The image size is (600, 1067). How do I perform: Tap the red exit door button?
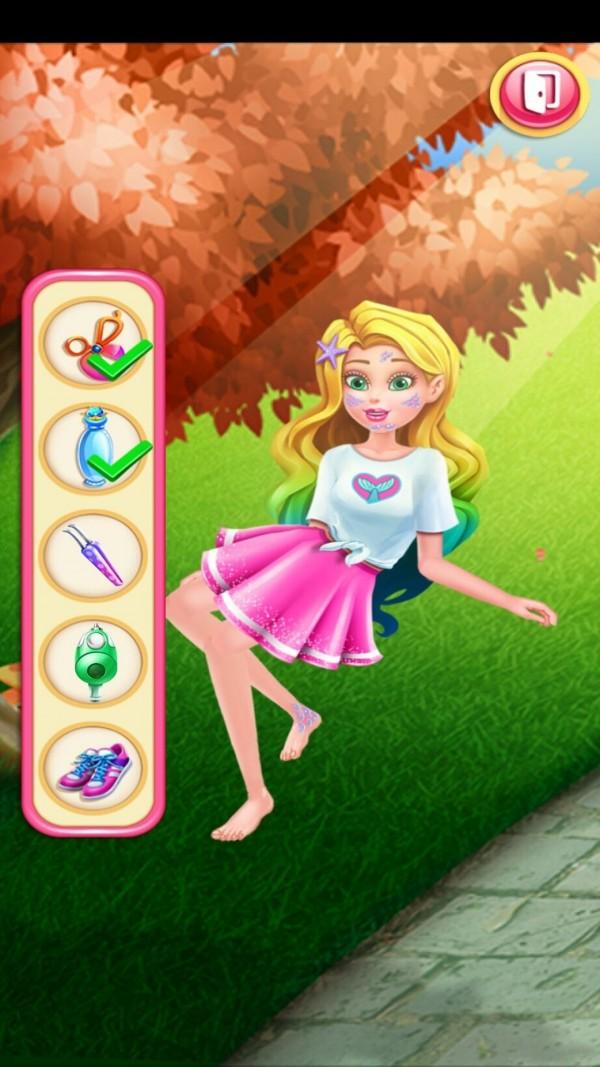pos(539,93)
